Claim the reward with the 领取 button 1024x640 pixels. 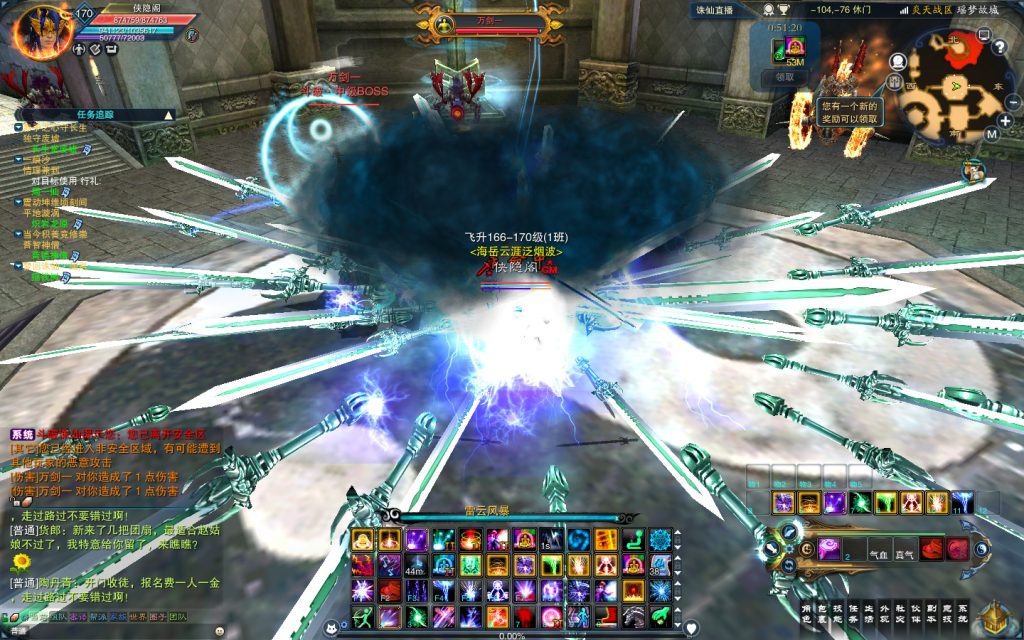click(785, 76)
